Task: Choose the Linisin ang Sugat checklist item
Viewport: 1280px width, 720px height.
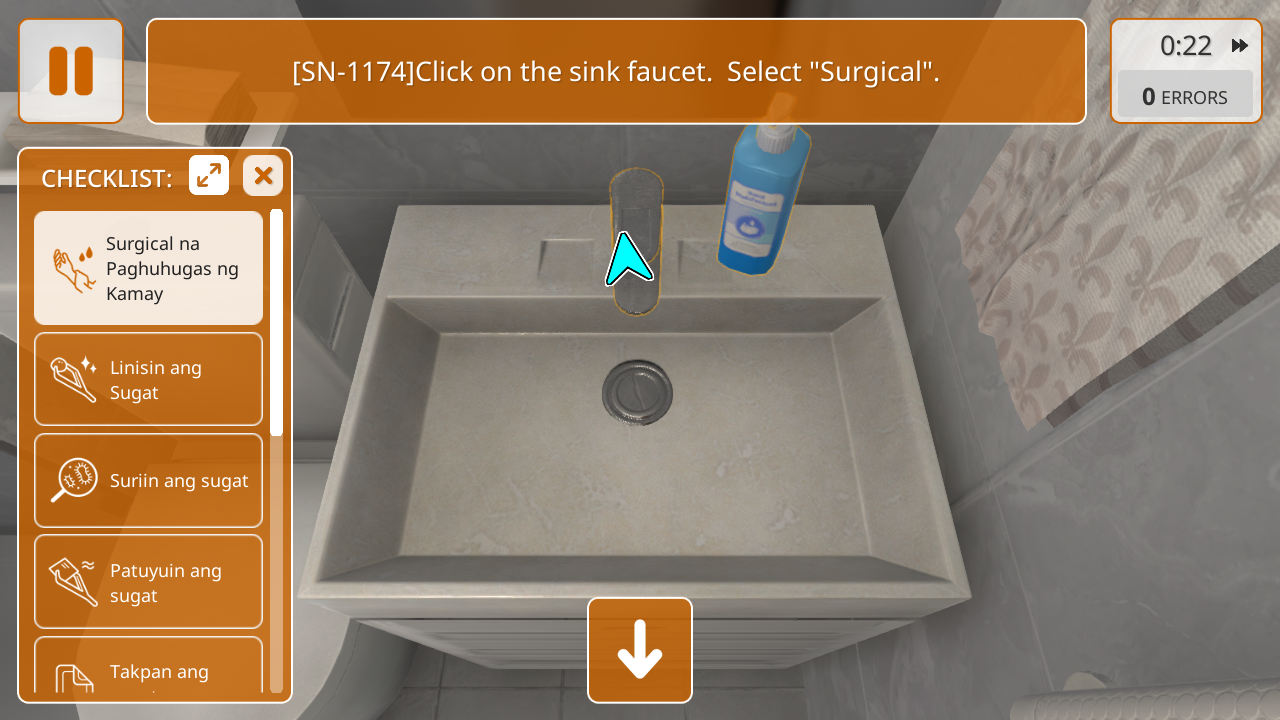Action: click(x=148, y=380)
